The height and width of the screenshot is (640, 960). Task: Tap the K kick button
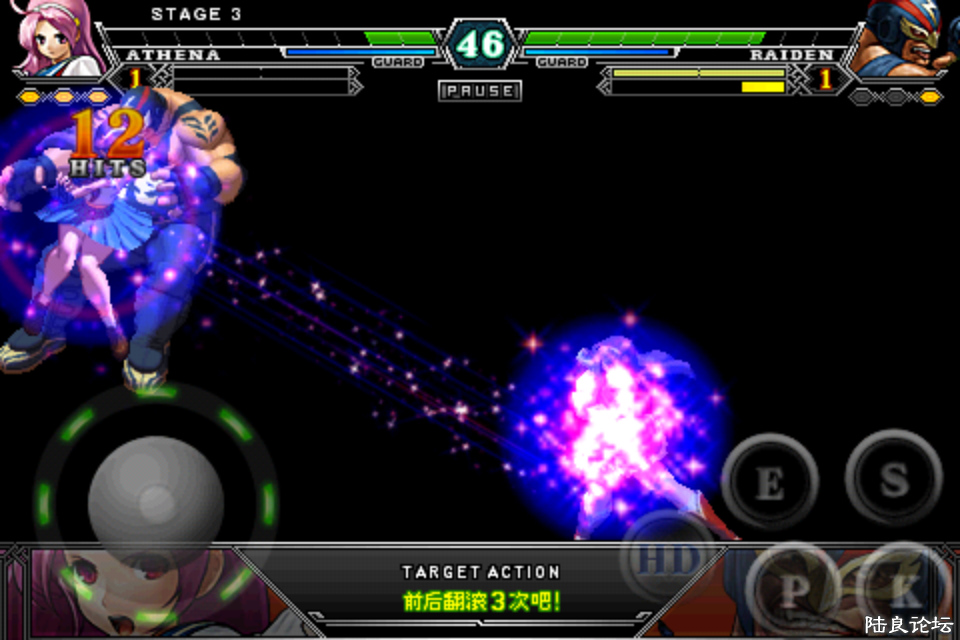tap(902, 590)
